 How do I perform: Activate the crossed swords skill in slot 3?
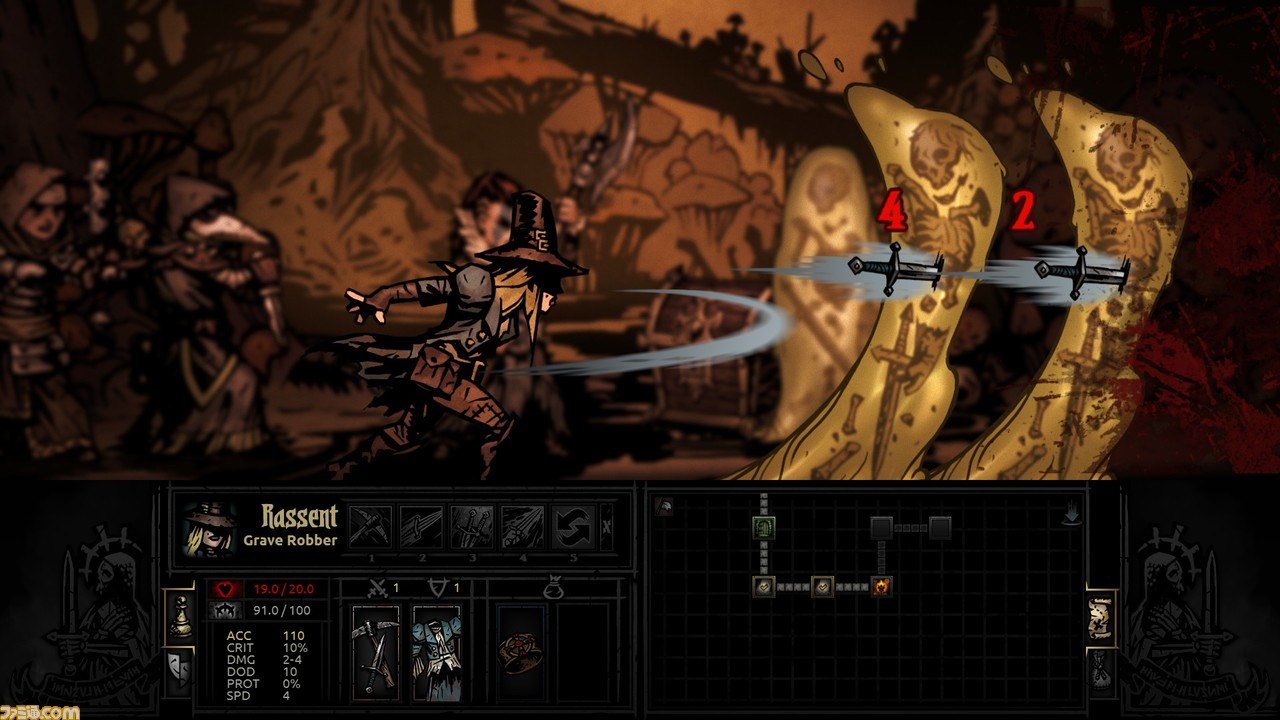[x=471, y=526]
